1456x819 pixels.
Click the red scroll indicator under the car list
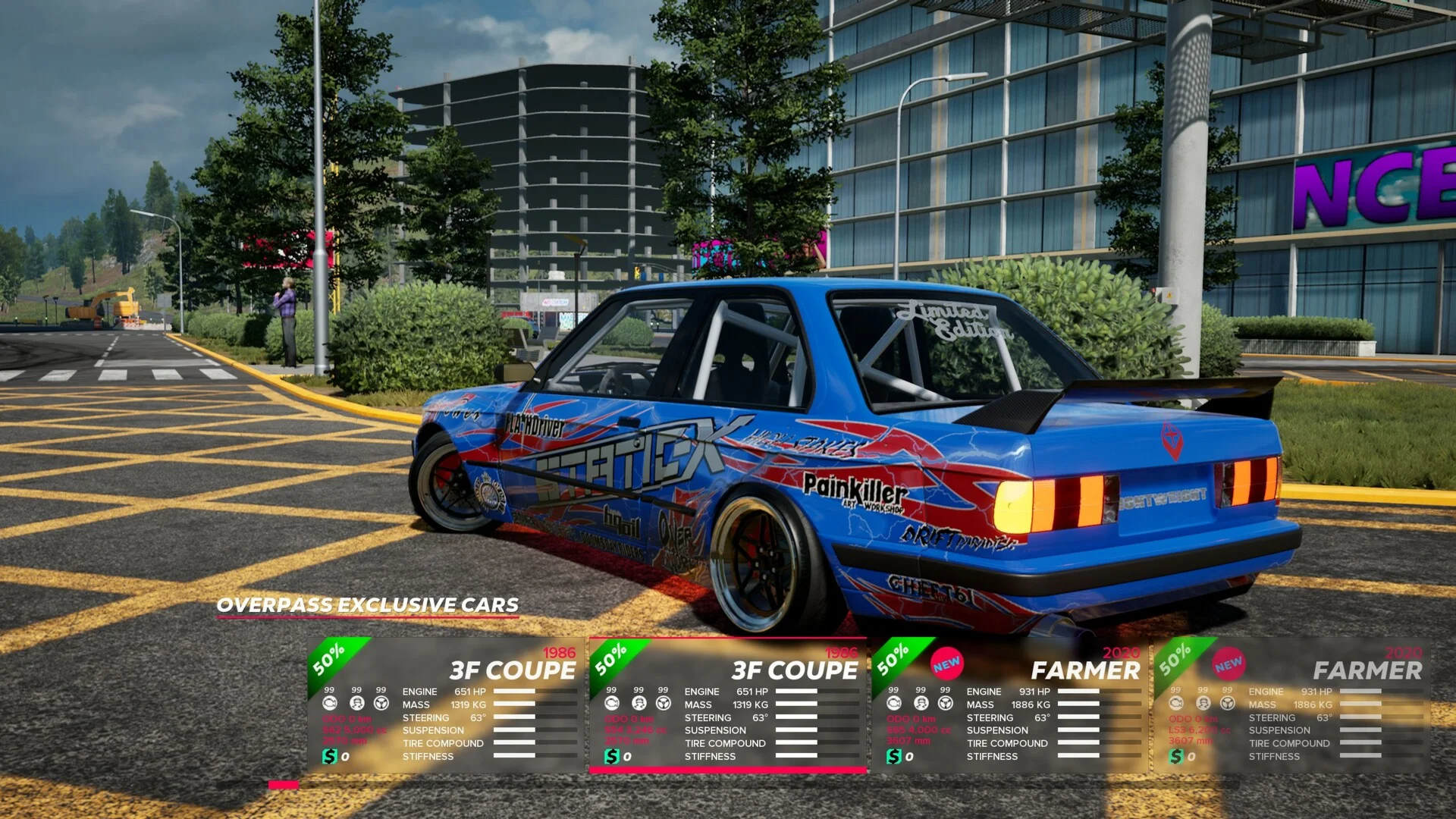click(x=284, y=785)
